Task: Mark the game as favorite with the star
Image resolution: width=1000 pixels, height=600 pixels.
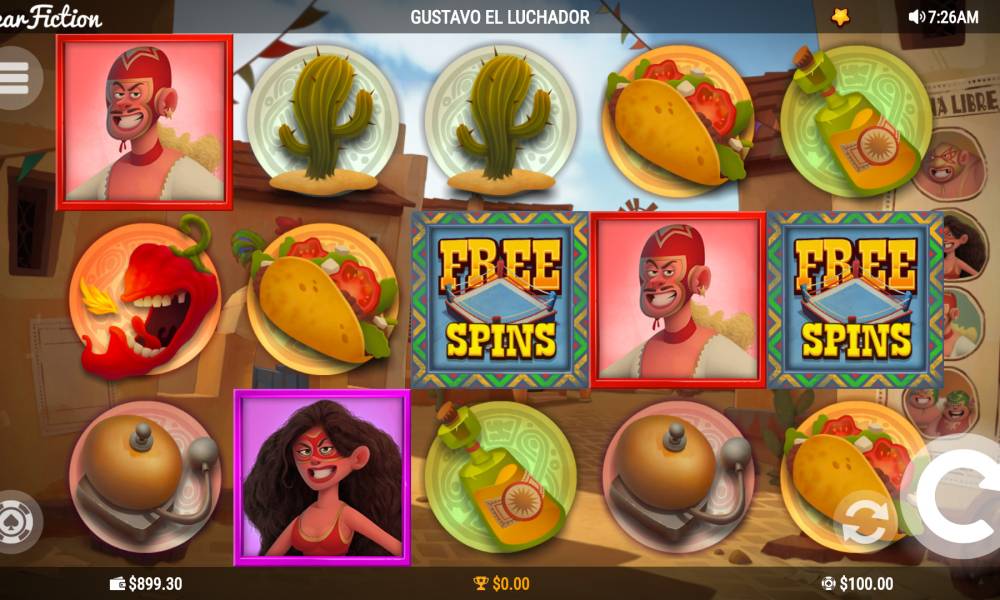Action: 840,17
